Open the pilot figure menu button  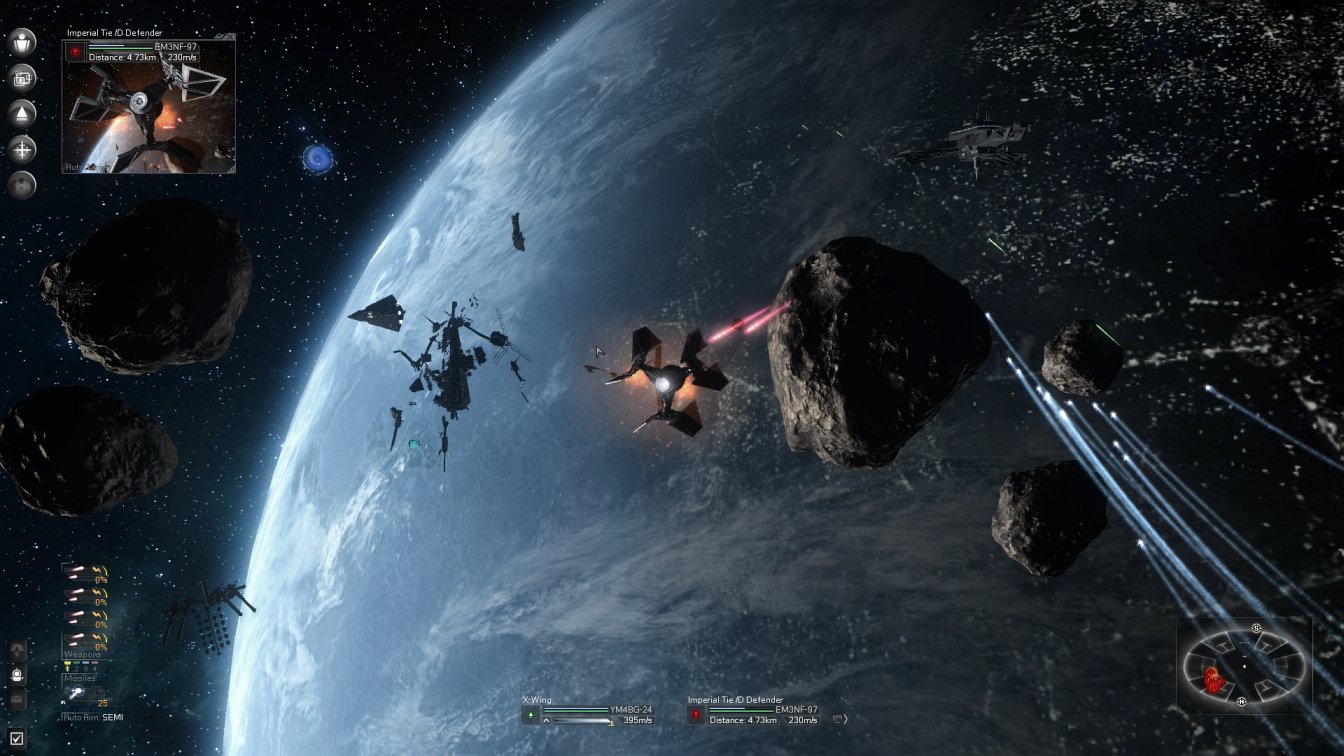[22, 42]
